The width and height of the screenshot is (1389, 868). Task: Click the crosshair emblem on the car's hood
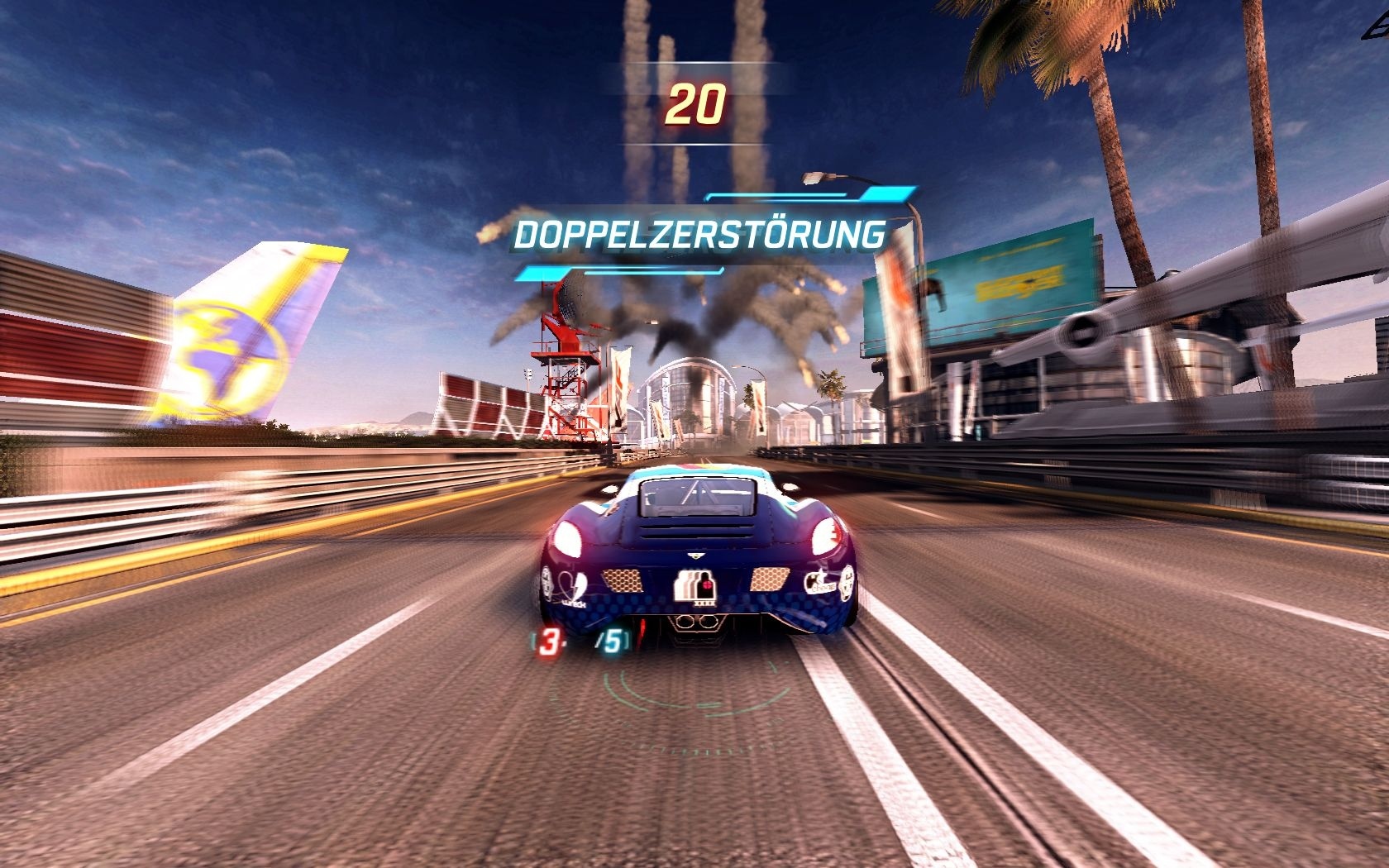707,585
